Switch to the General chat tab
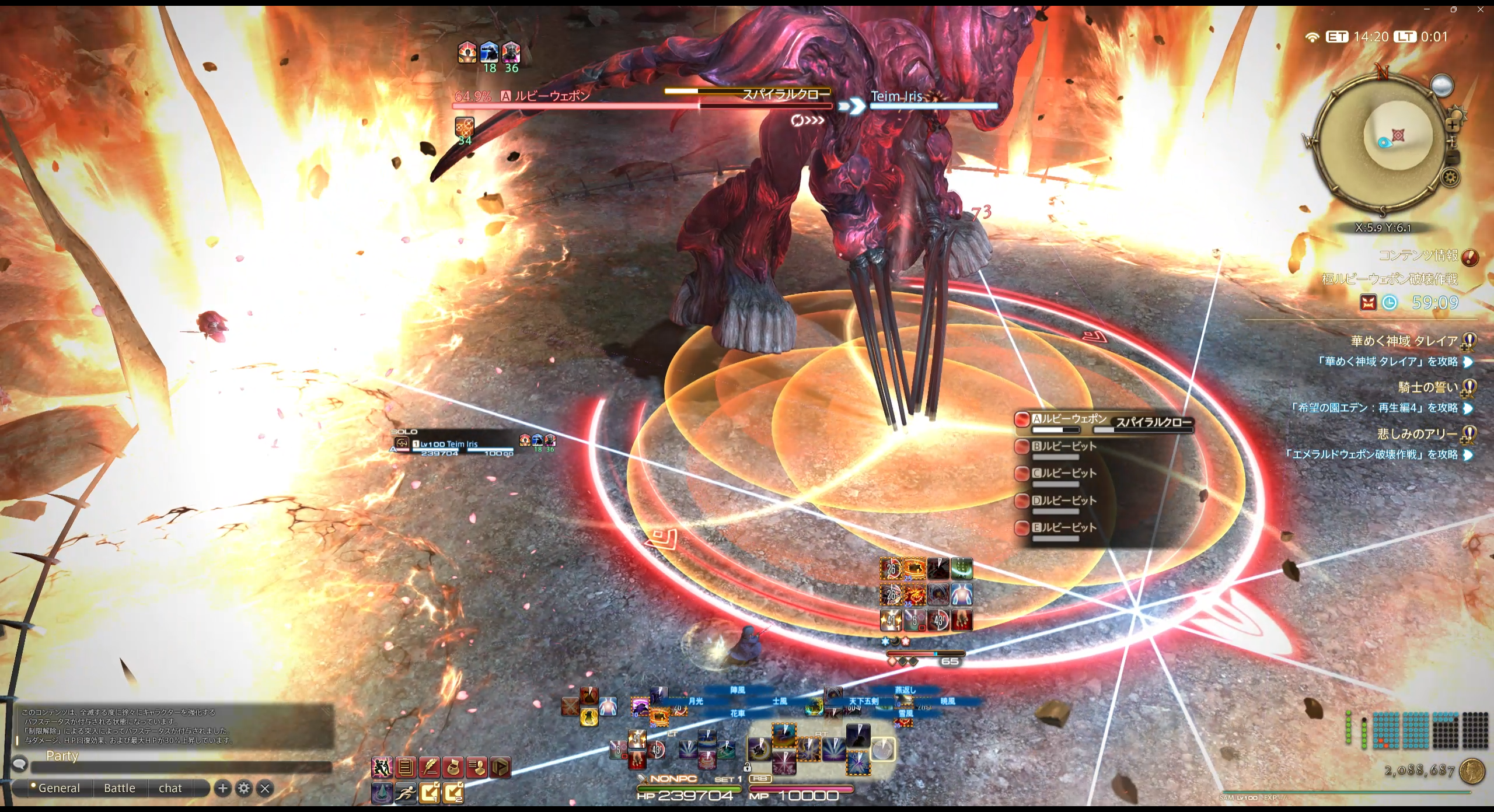The height and width of the screenshot is (812, 1494). click(59, 788)
